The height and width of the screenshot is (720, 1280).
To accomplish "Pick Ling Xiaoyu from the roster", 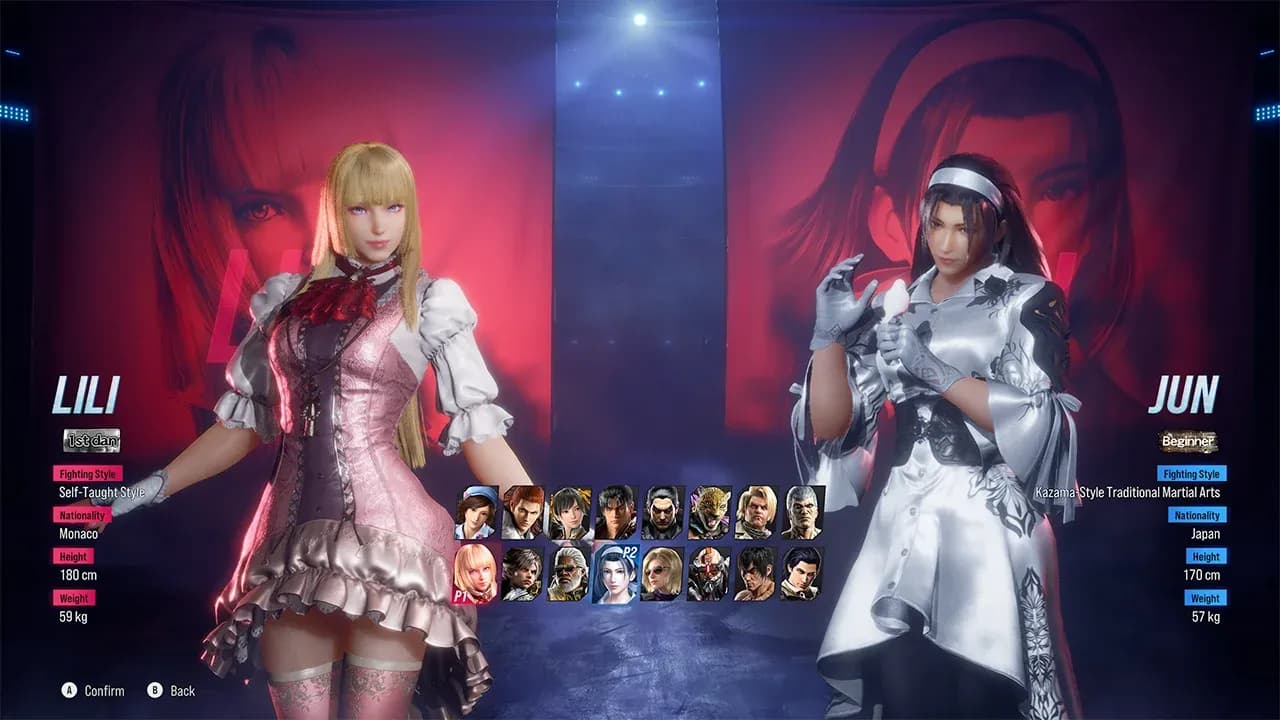I will click(570, 513).
